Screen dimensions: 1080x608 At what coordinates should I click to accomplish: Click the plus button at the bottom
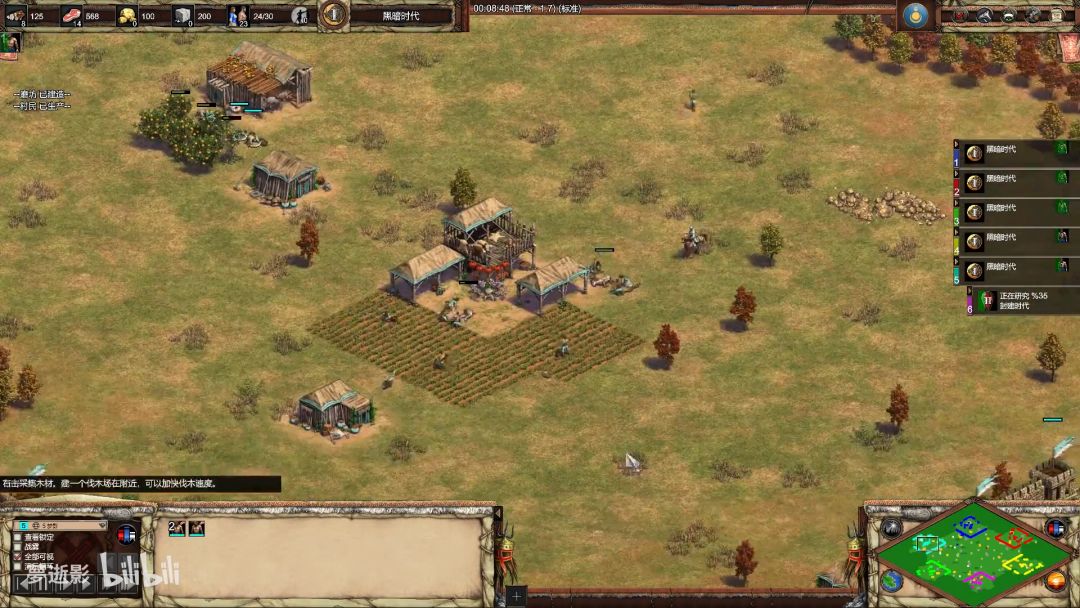point(516,596)
